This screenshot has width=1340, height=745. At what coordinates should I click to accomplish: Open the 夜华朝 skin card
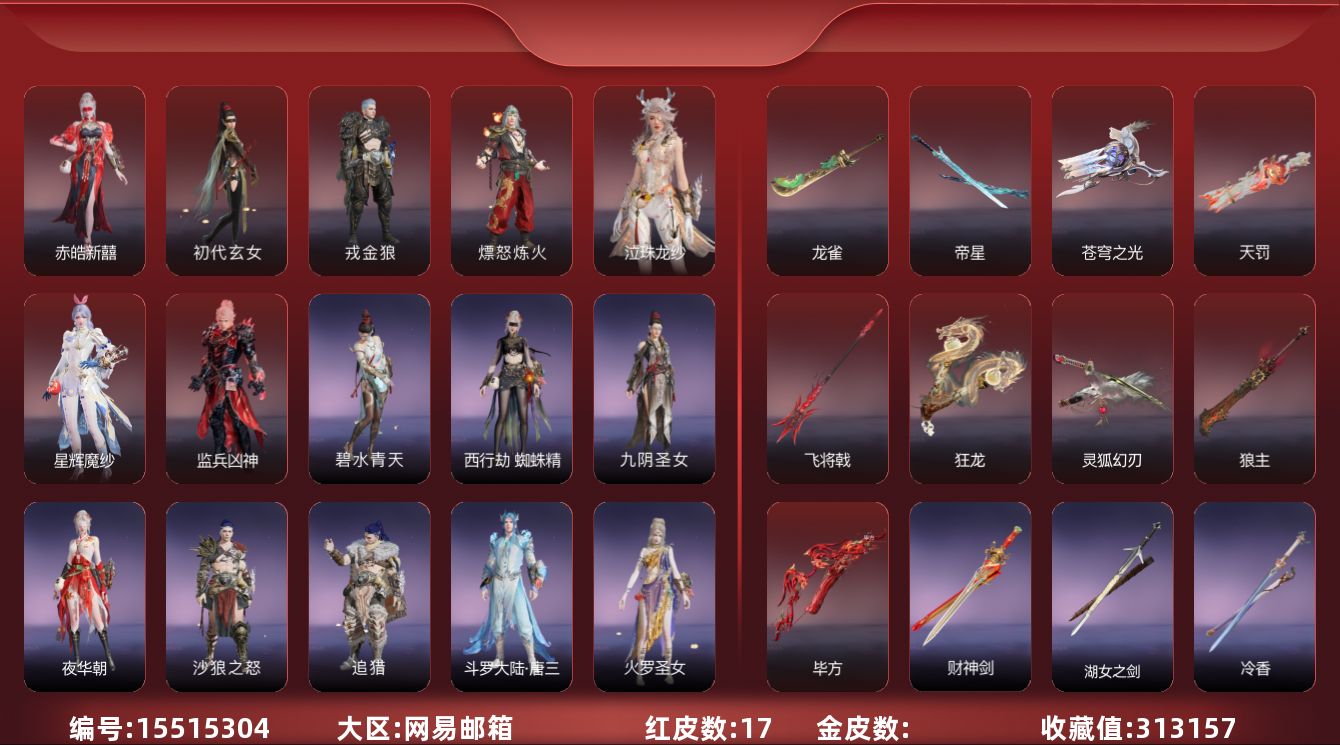pyautogui.click(x=85, y=596)
